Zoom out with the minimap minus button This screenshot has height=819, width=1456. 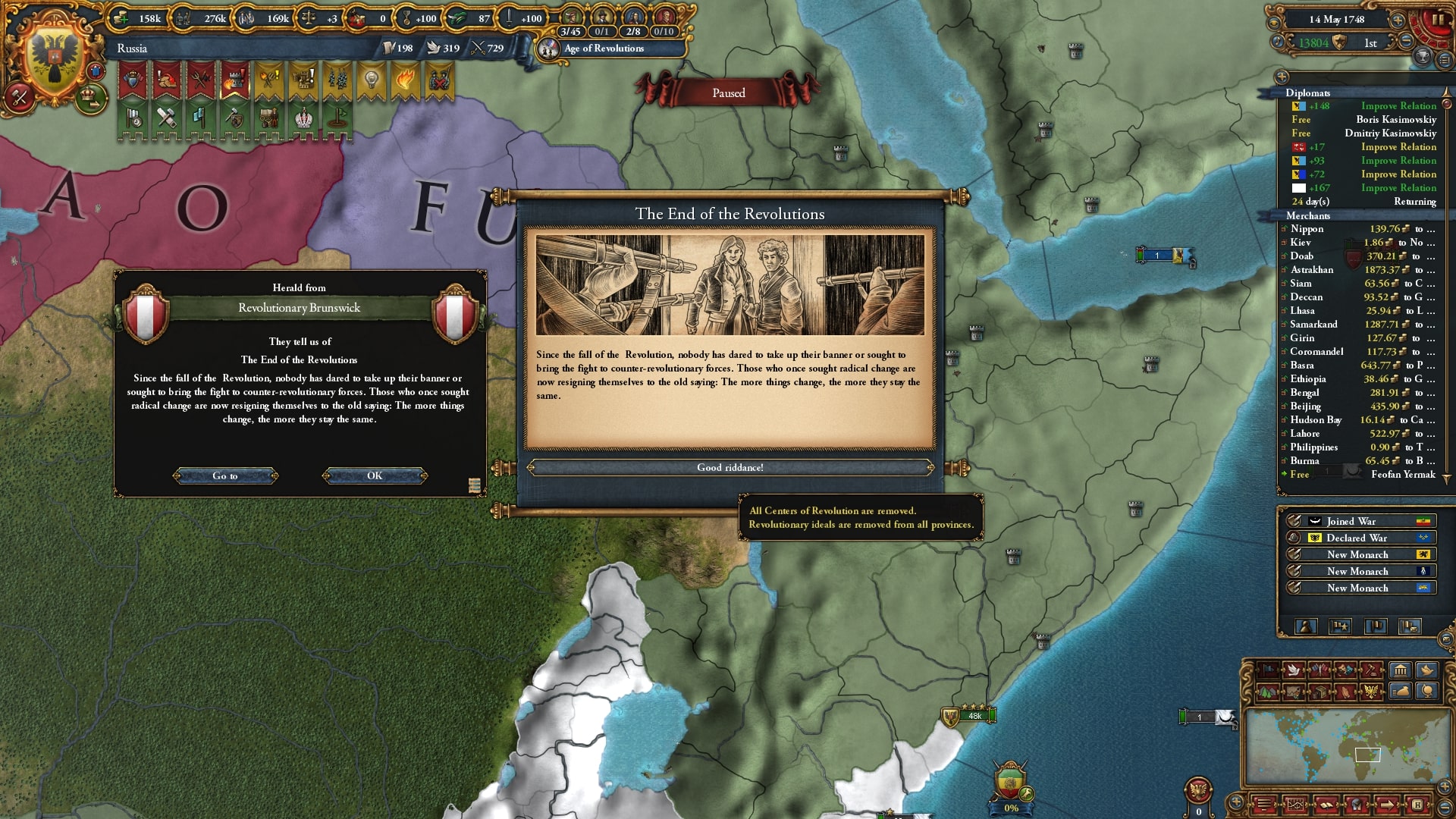coord(1445,806)
